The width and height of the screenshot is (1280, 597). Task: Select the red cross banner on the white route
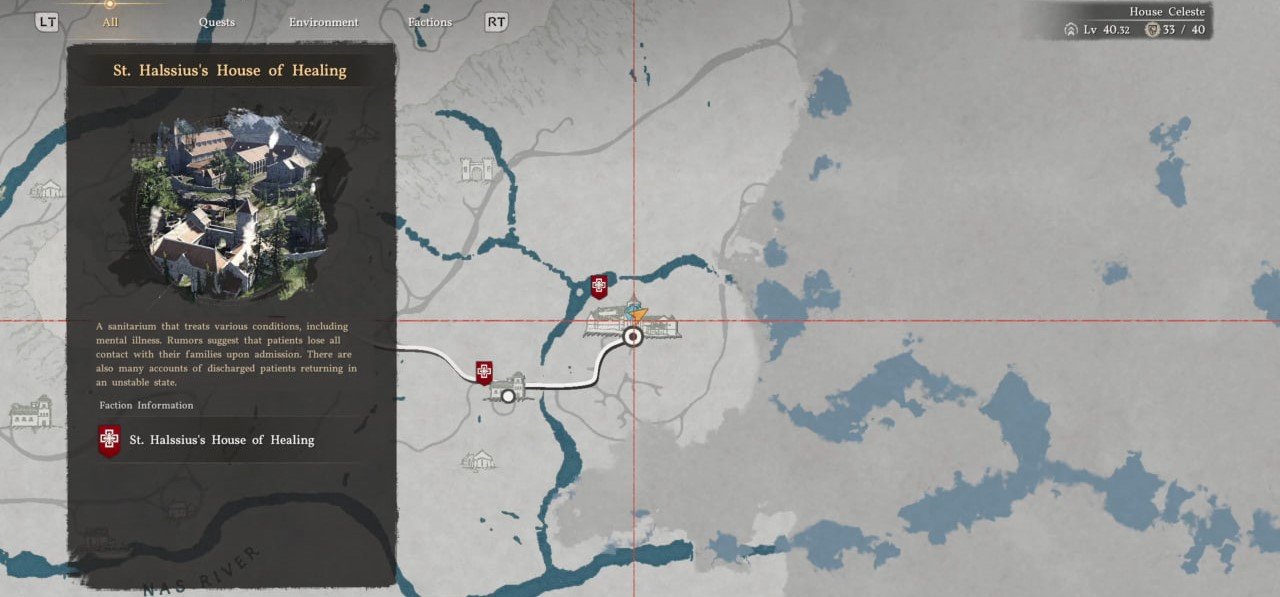point(484,373)
